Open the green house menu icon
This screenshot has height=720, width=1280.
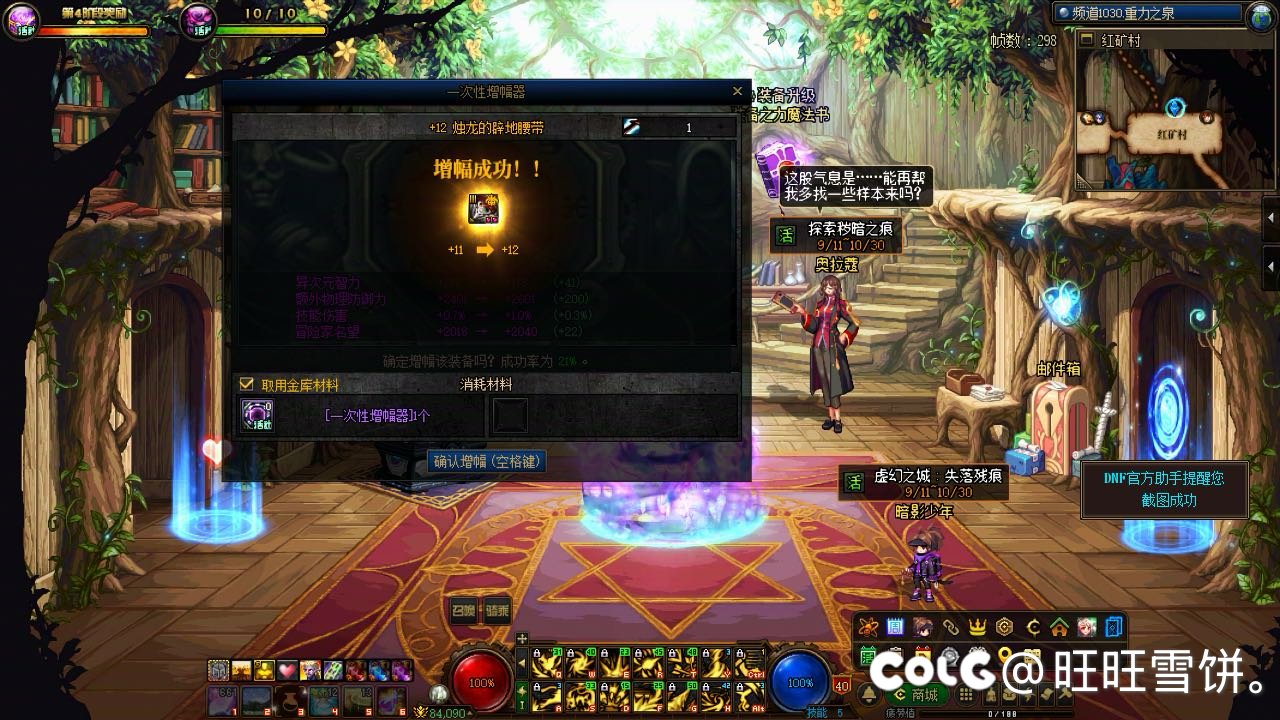point(1059,628)
